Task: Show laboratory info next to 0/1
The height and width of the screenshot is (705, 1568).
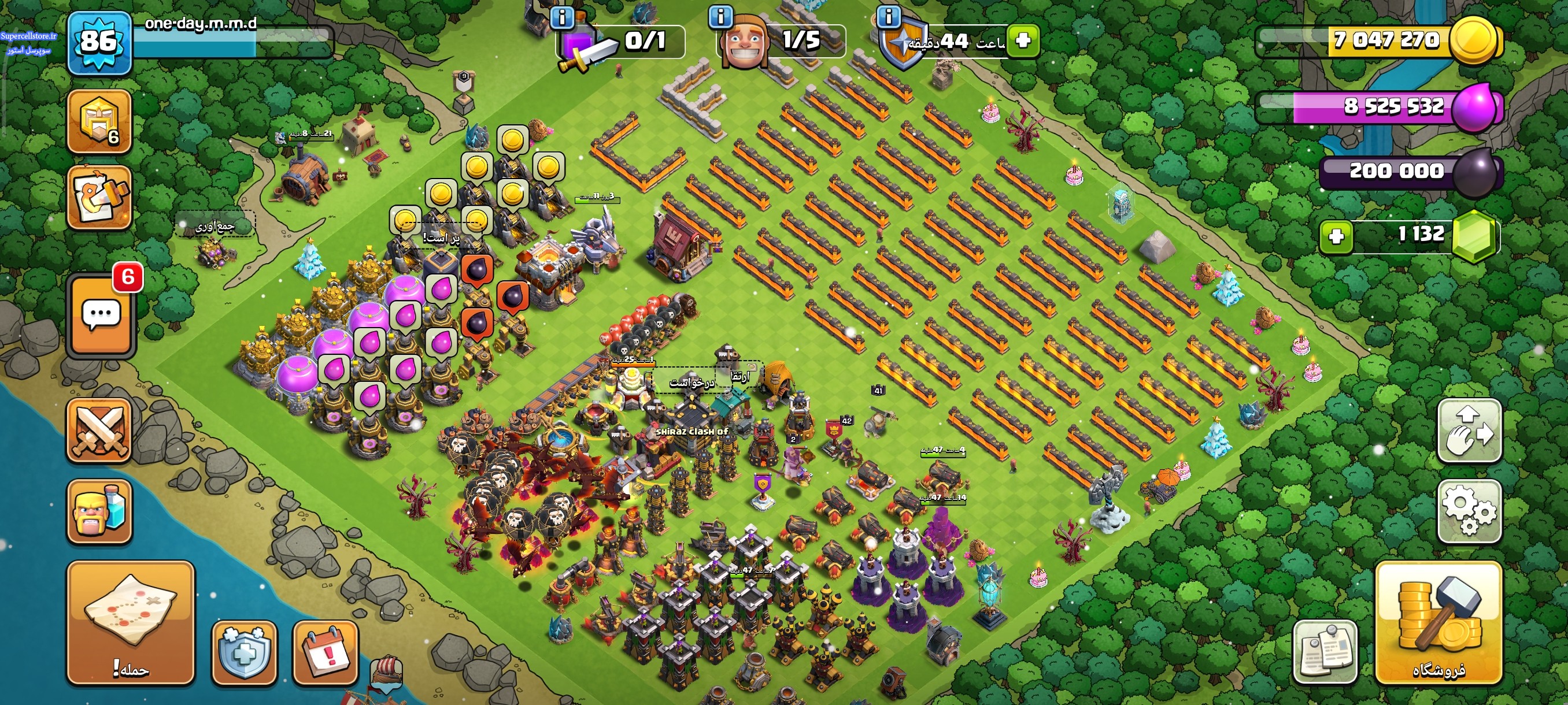Action: tap(562, 17)
